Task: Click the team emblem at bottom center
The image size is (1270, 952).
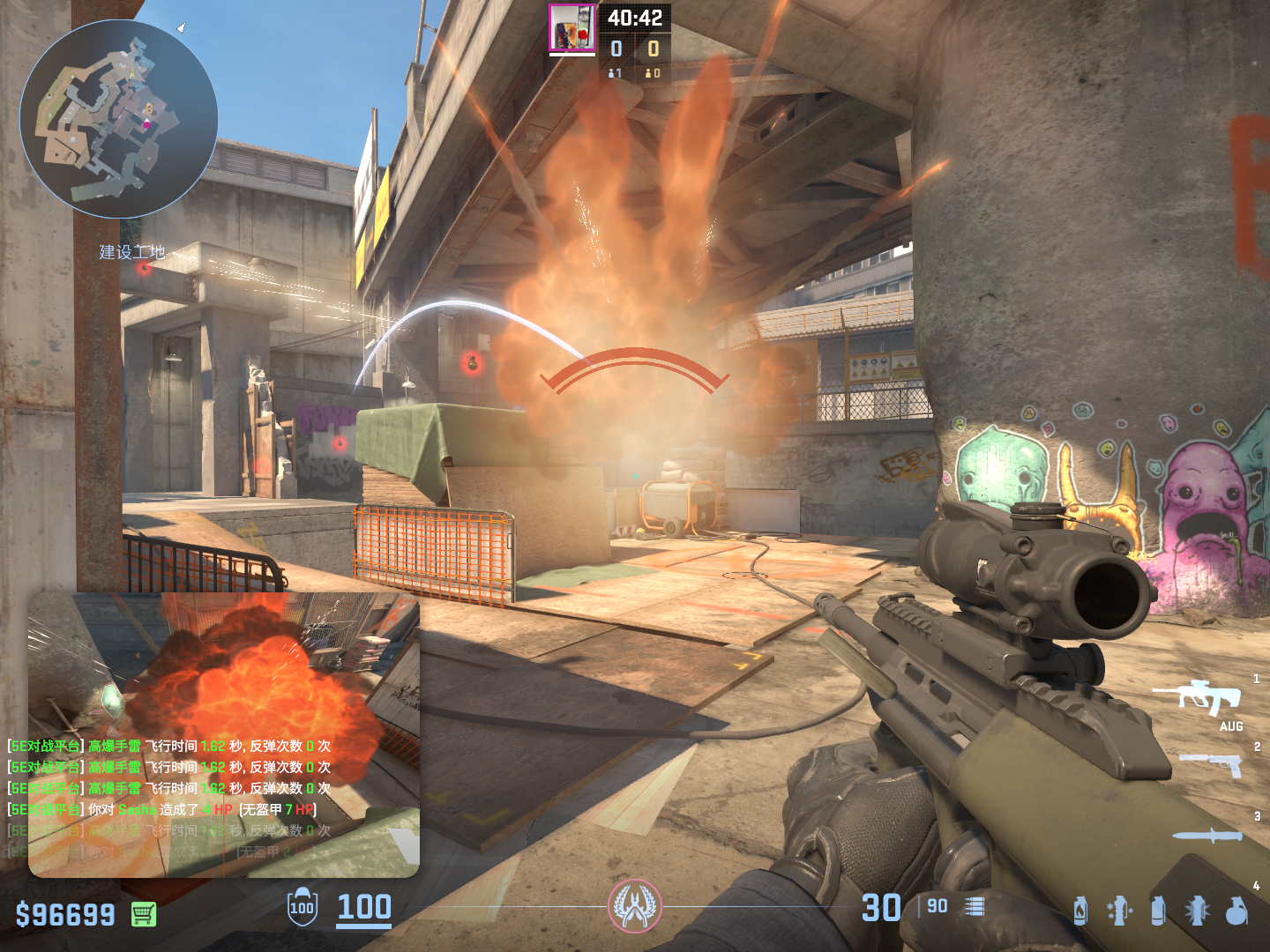Action: click(634, 906)
